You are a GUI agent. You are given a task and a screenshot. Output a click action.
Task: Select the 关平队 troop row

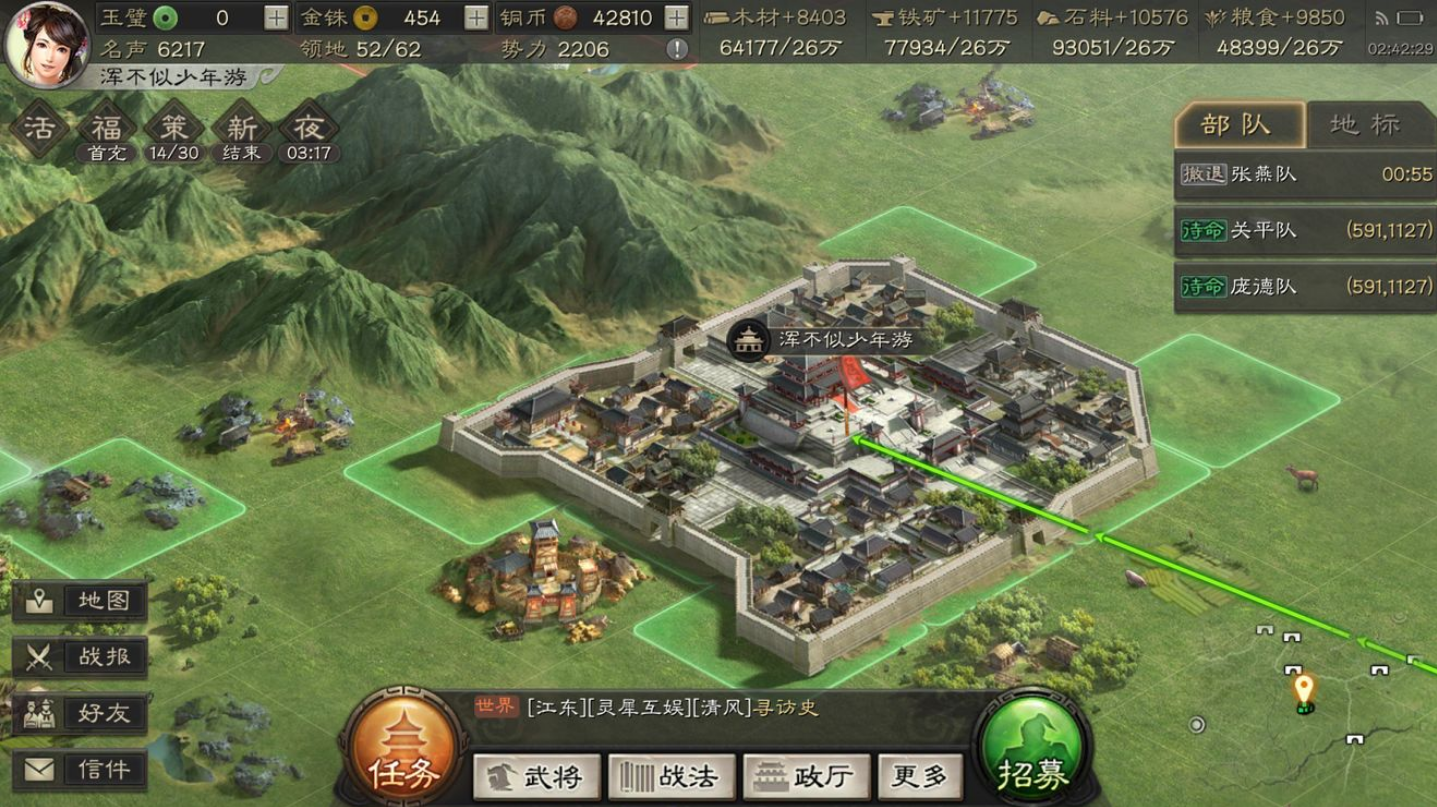coord(1305,230)
